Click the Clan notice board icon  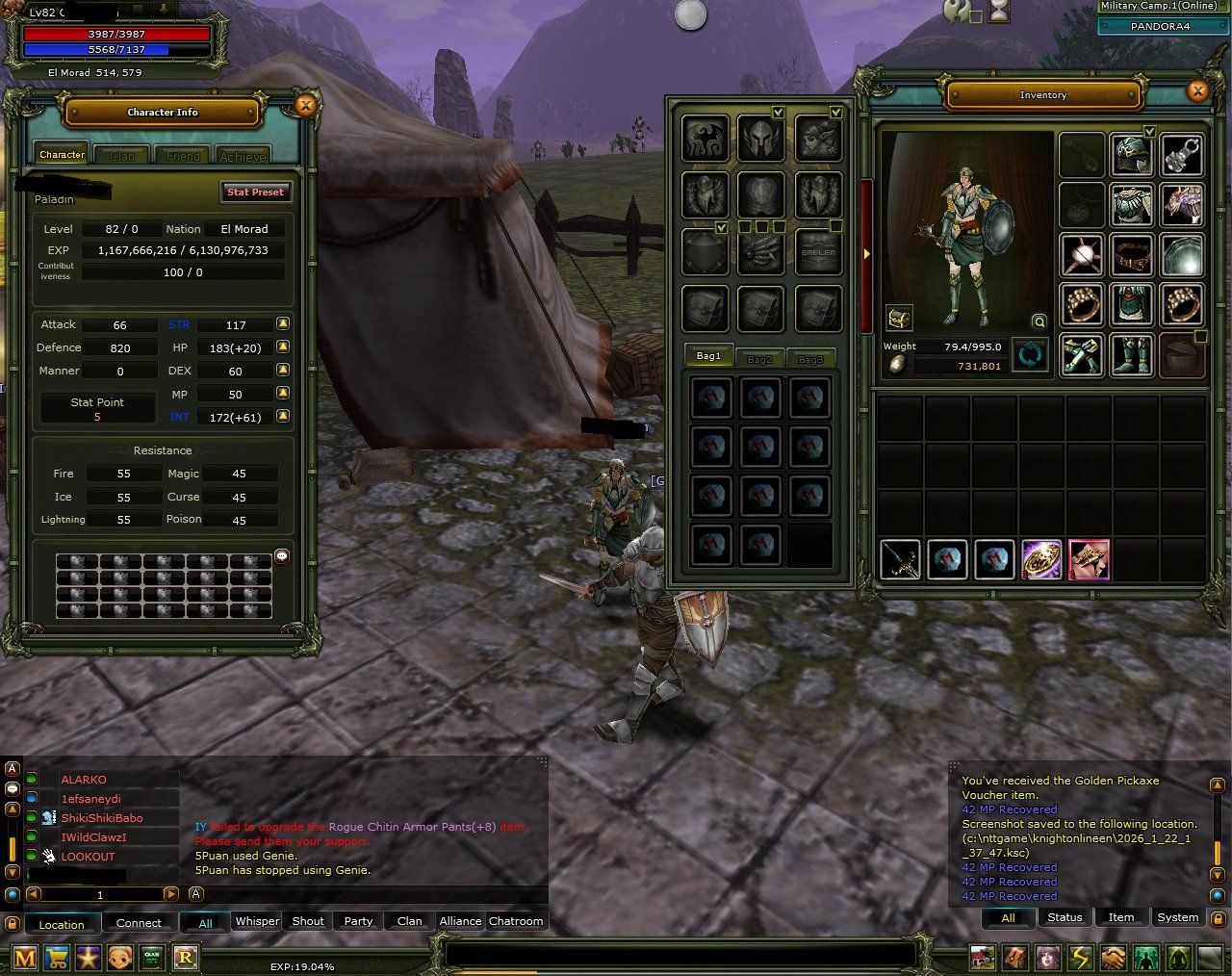pyautogui.click(x=151, y=958)
